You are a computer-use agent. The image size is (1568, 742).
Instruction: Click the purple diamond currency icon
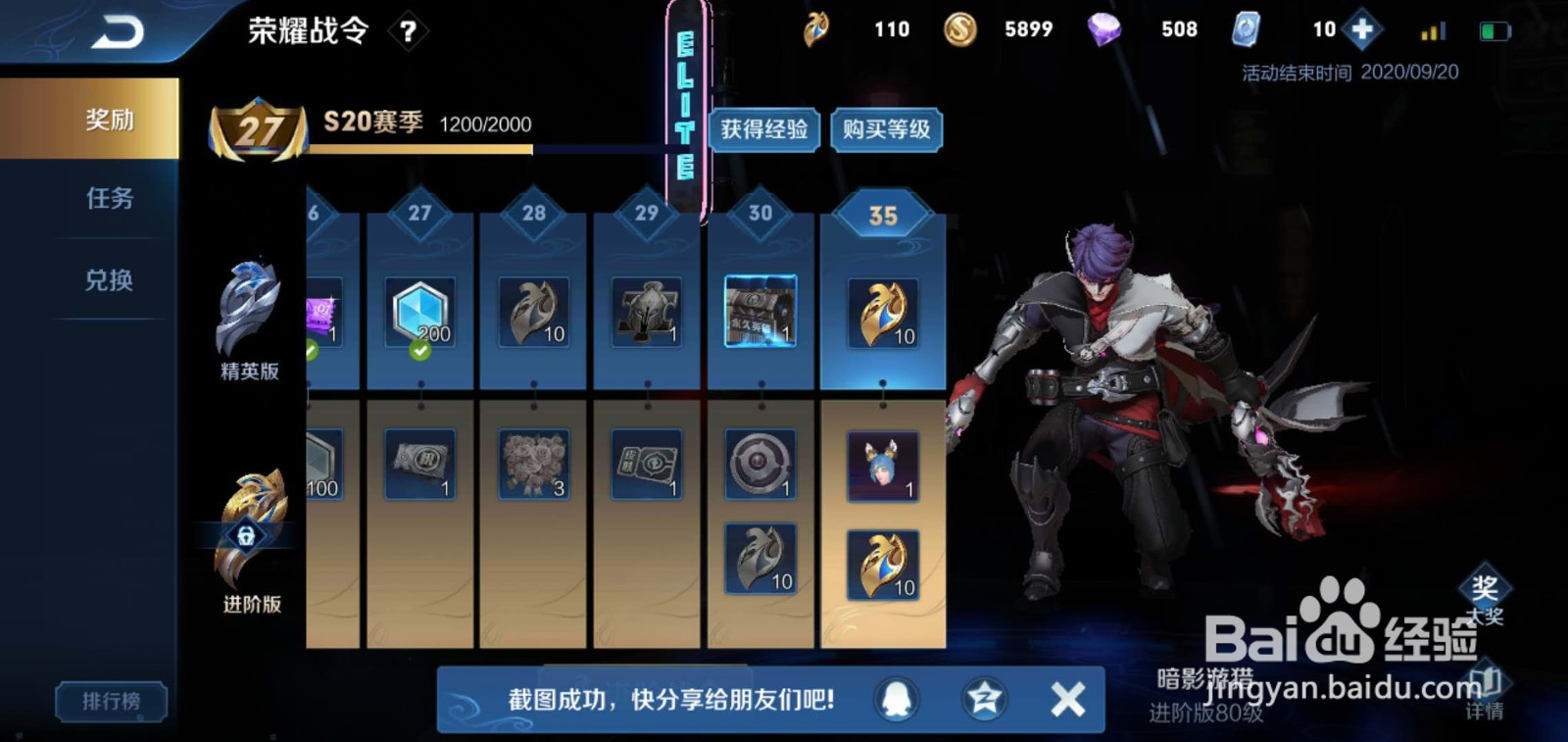[x=1105, y=29]
